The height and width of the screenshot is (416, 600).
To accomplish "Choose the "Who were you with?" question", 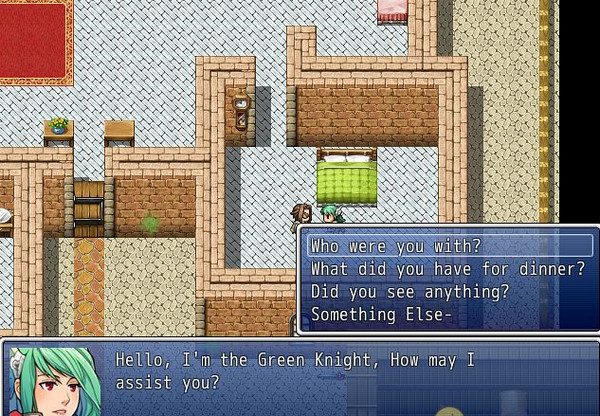I will point(394,246).
